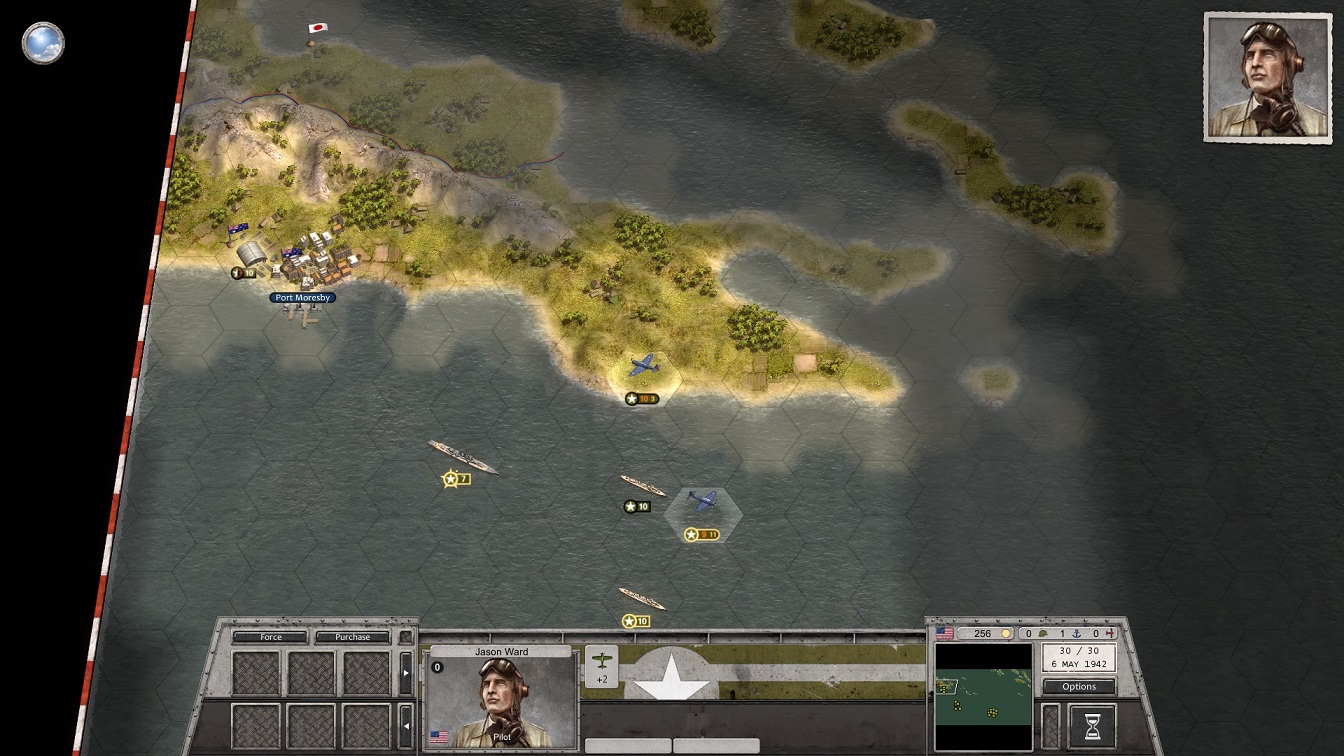Select the highlighted blue fighter plane over the sea

point(702,502)
